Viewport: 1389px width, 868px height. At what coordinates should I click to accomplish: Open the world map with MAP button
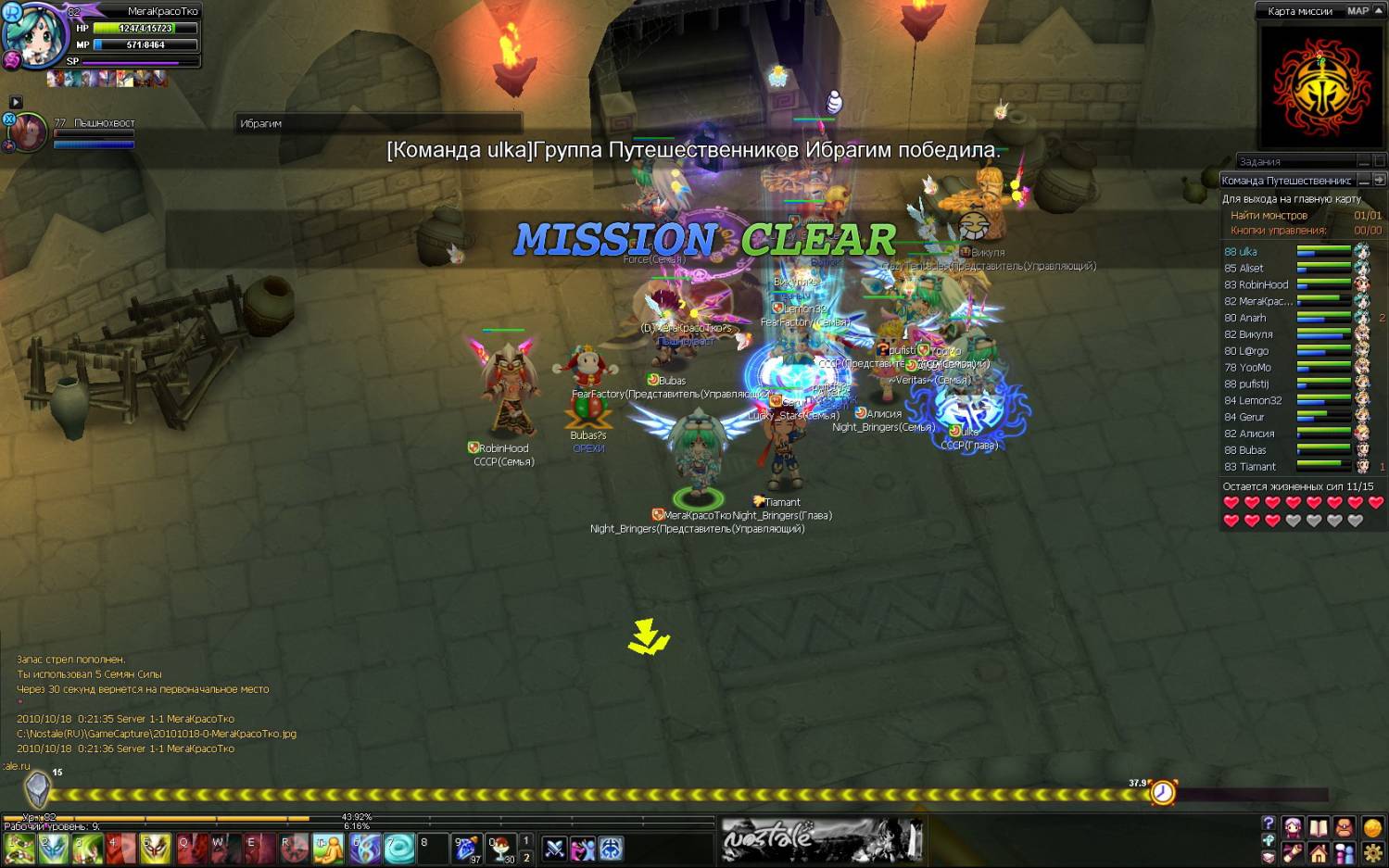pyautogui.click(x=1357, y=11)
